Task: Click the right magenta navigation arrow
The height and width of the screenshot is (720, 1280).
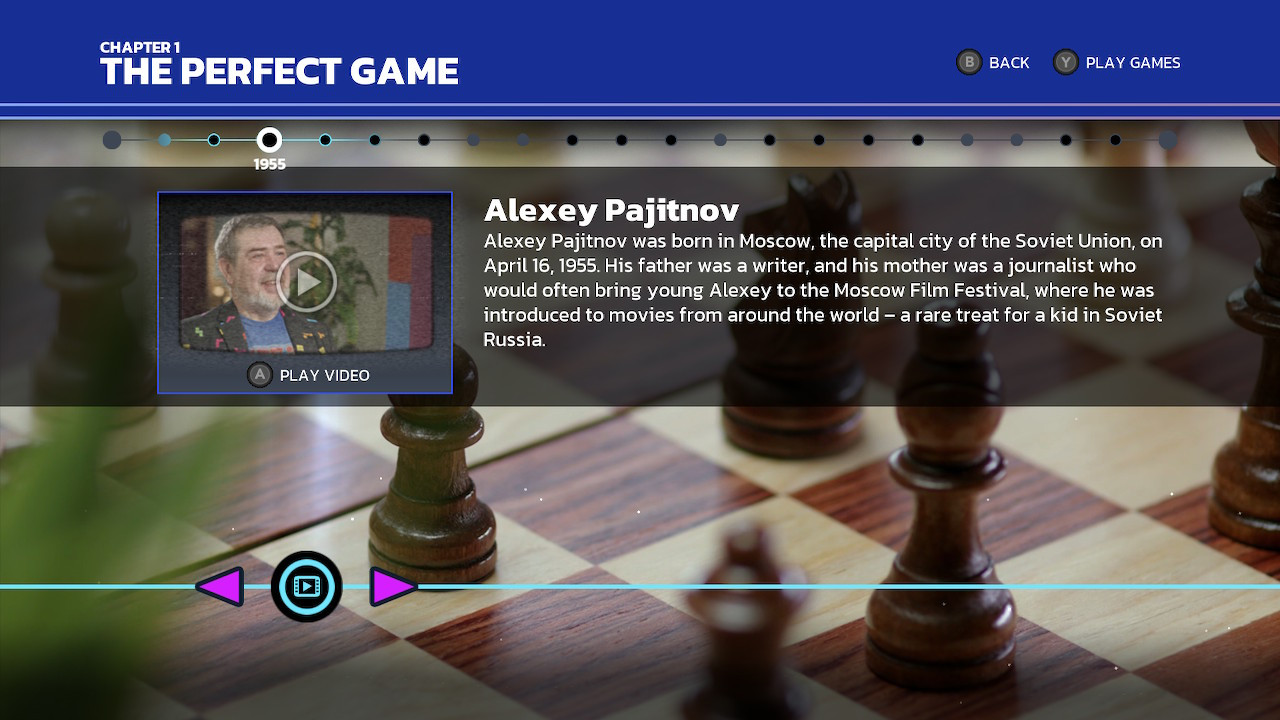Action: tap(394, 587)
